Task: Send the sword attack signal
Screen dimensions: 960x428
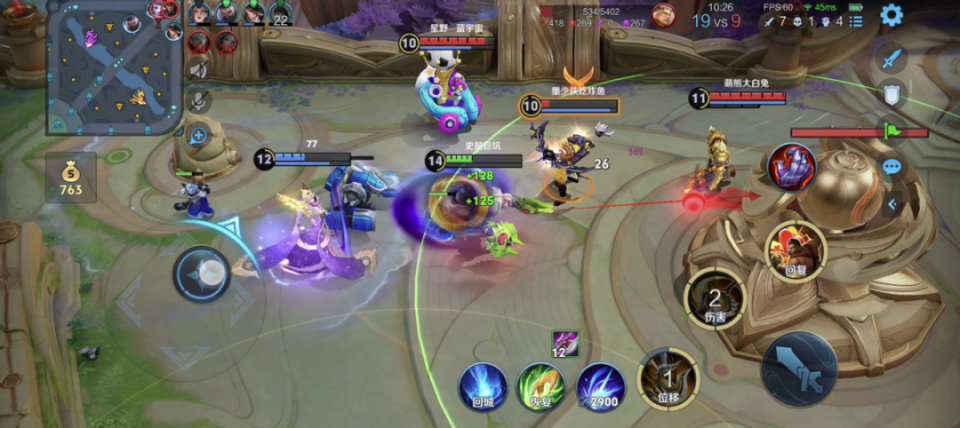Action: pyautogui.click(x=891, y=58)
